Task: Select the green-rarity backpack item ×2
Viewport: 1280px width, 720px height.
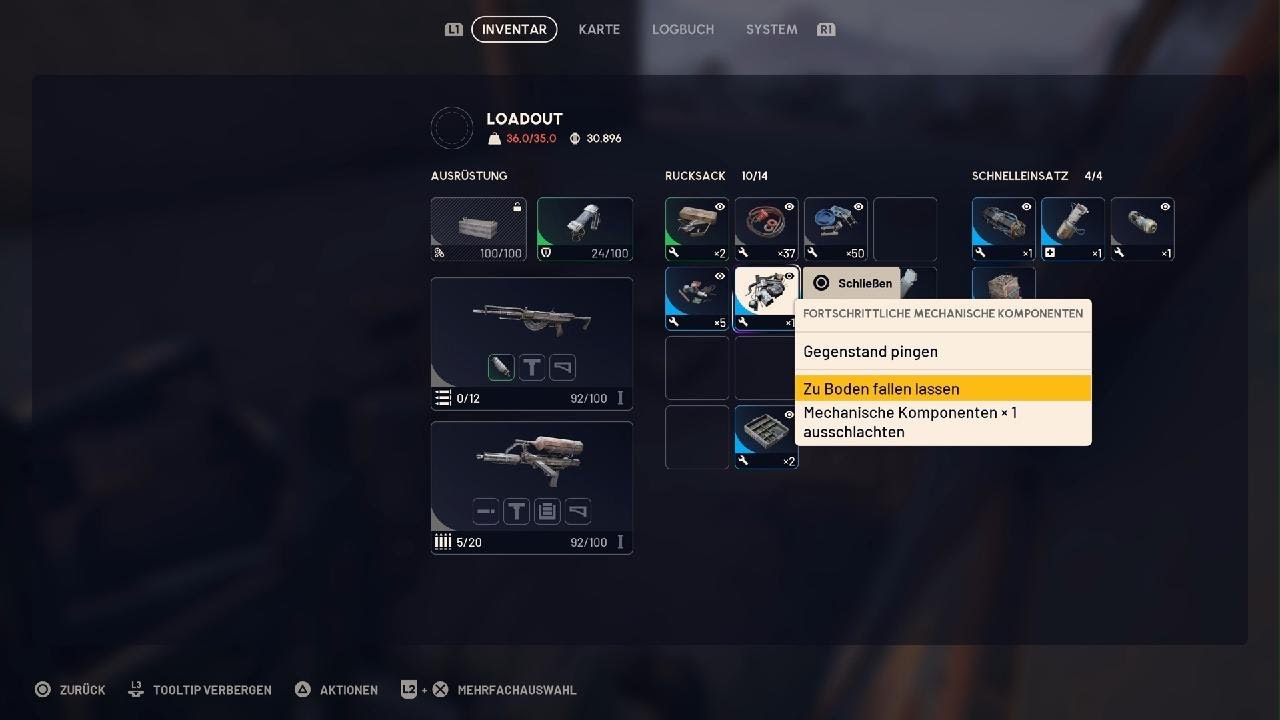Action: 697,229
